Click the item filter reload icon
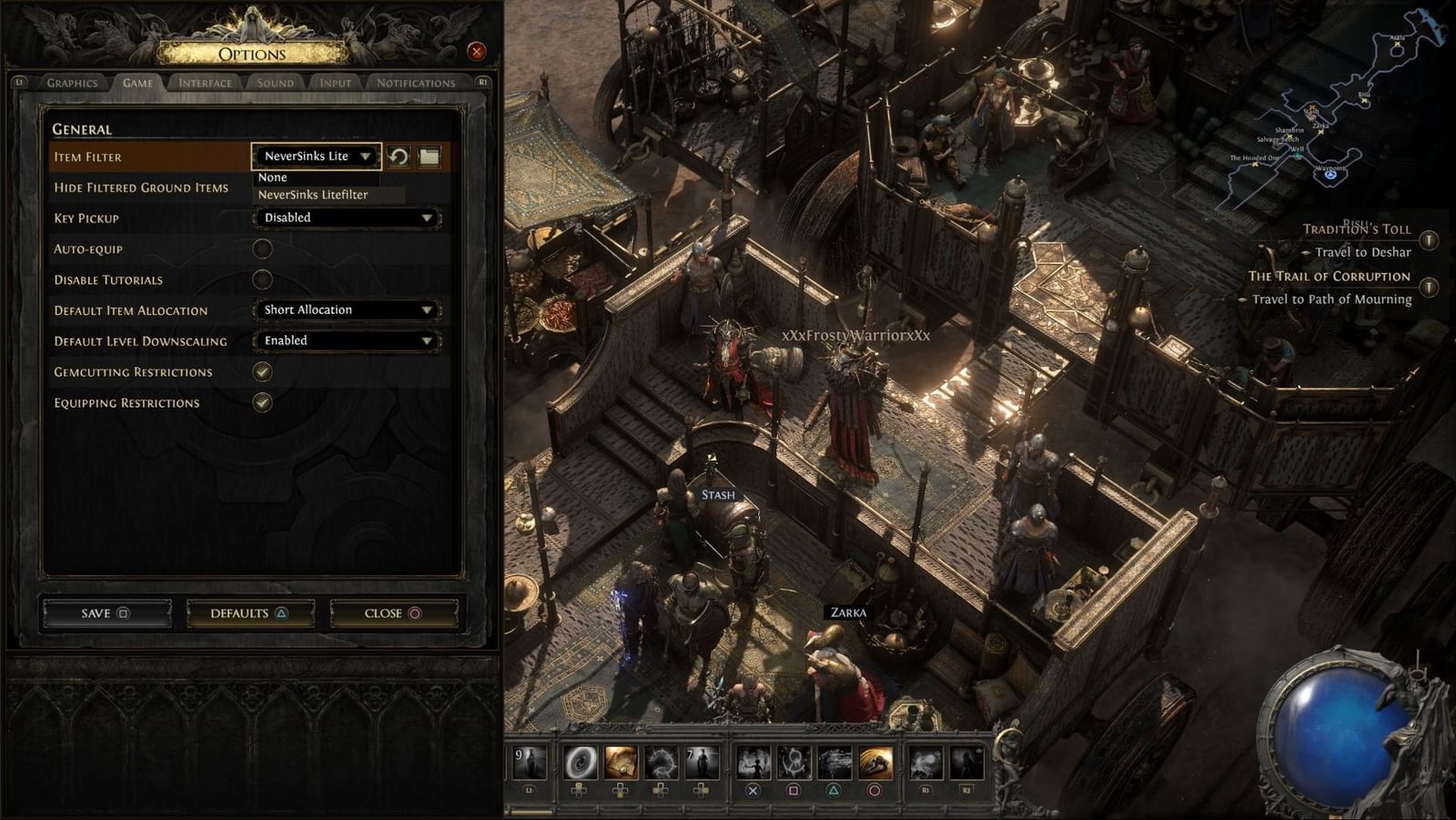Viewport: 1456px width, 820px height. click(x=399, y=156)
